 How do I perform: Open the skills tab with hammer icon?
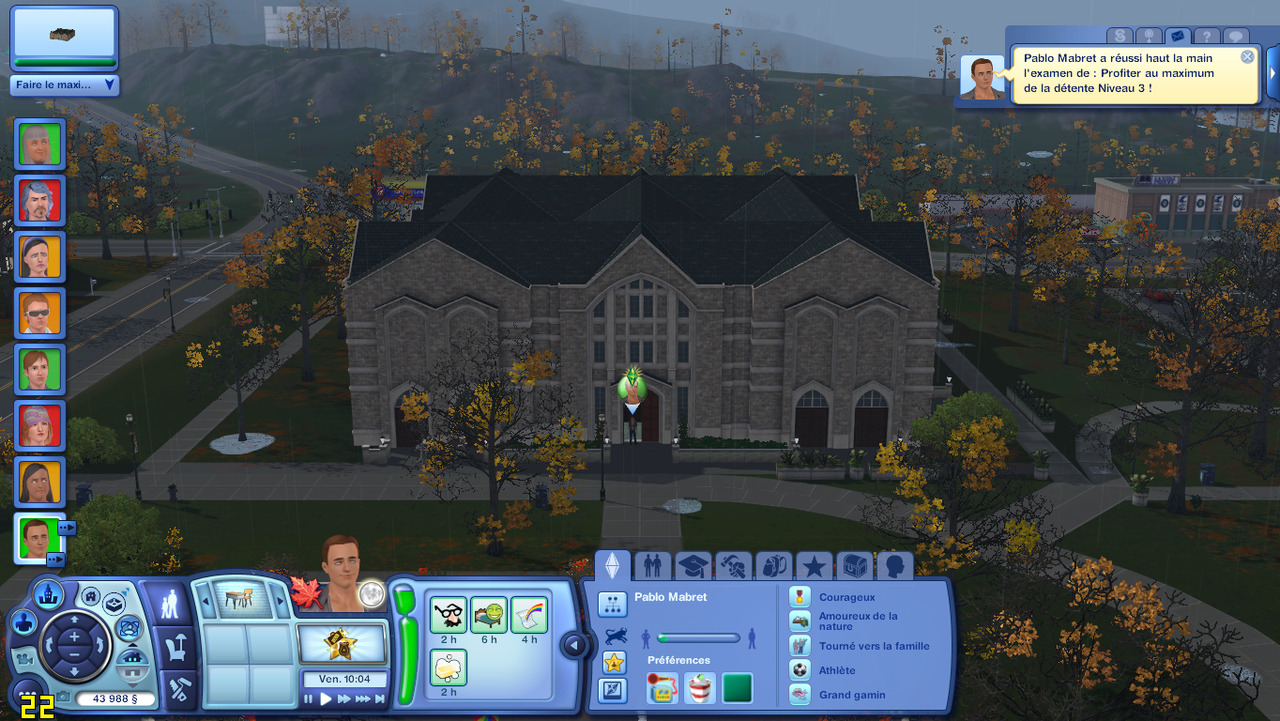click(x=733, y=566)
